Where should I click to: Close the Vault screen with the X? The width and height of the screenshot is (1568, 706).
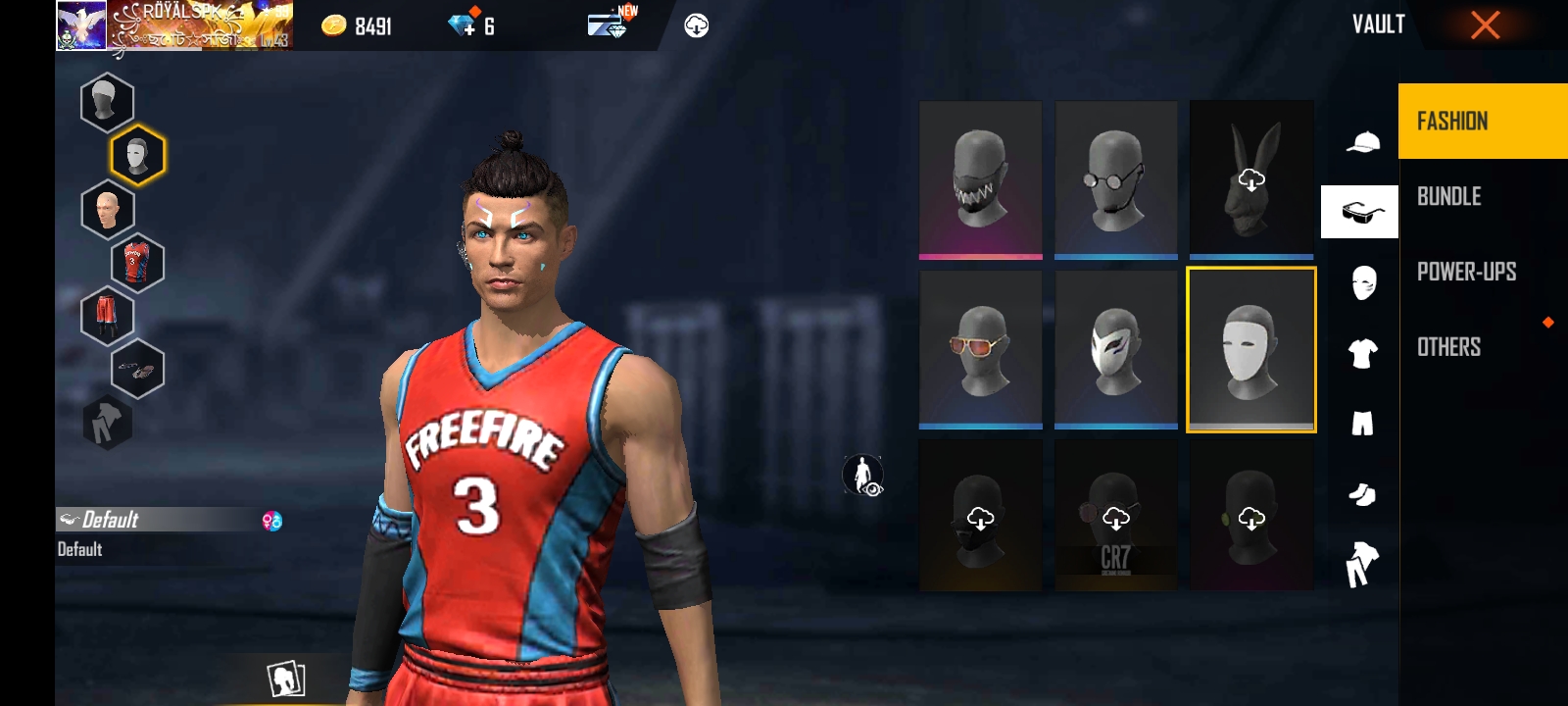click(x=1485, y=25)
